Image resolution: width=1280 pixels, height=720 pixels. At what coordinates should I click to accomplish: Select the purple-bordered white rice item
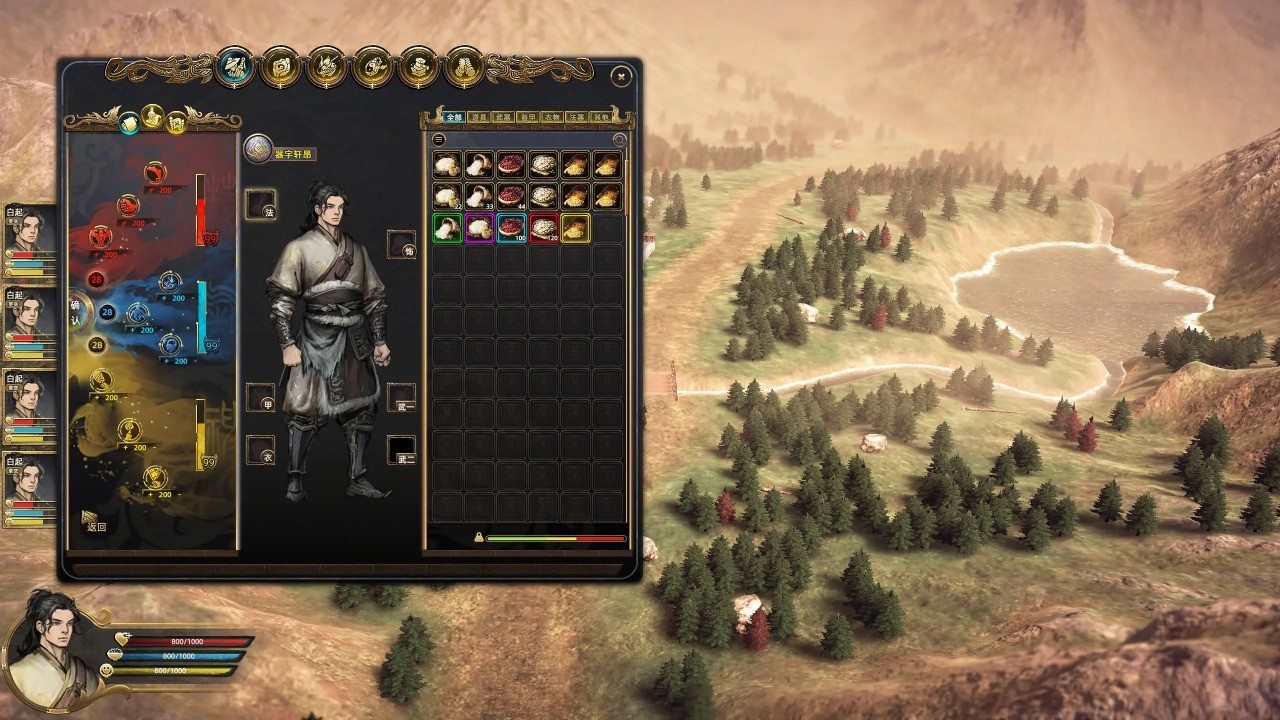point(479,228)
